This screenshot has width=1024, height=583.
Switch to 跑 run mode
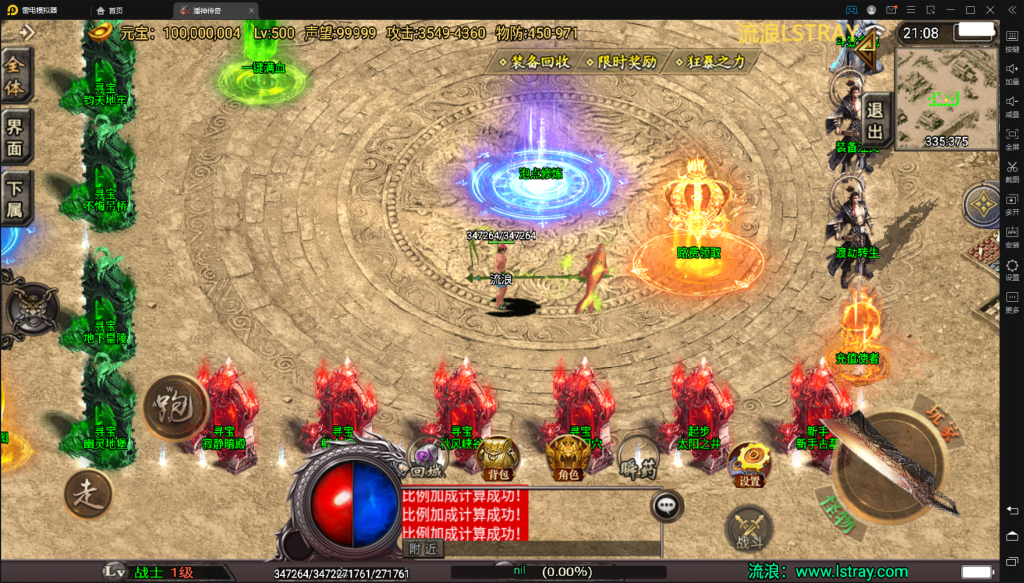[x=174, y=407]
